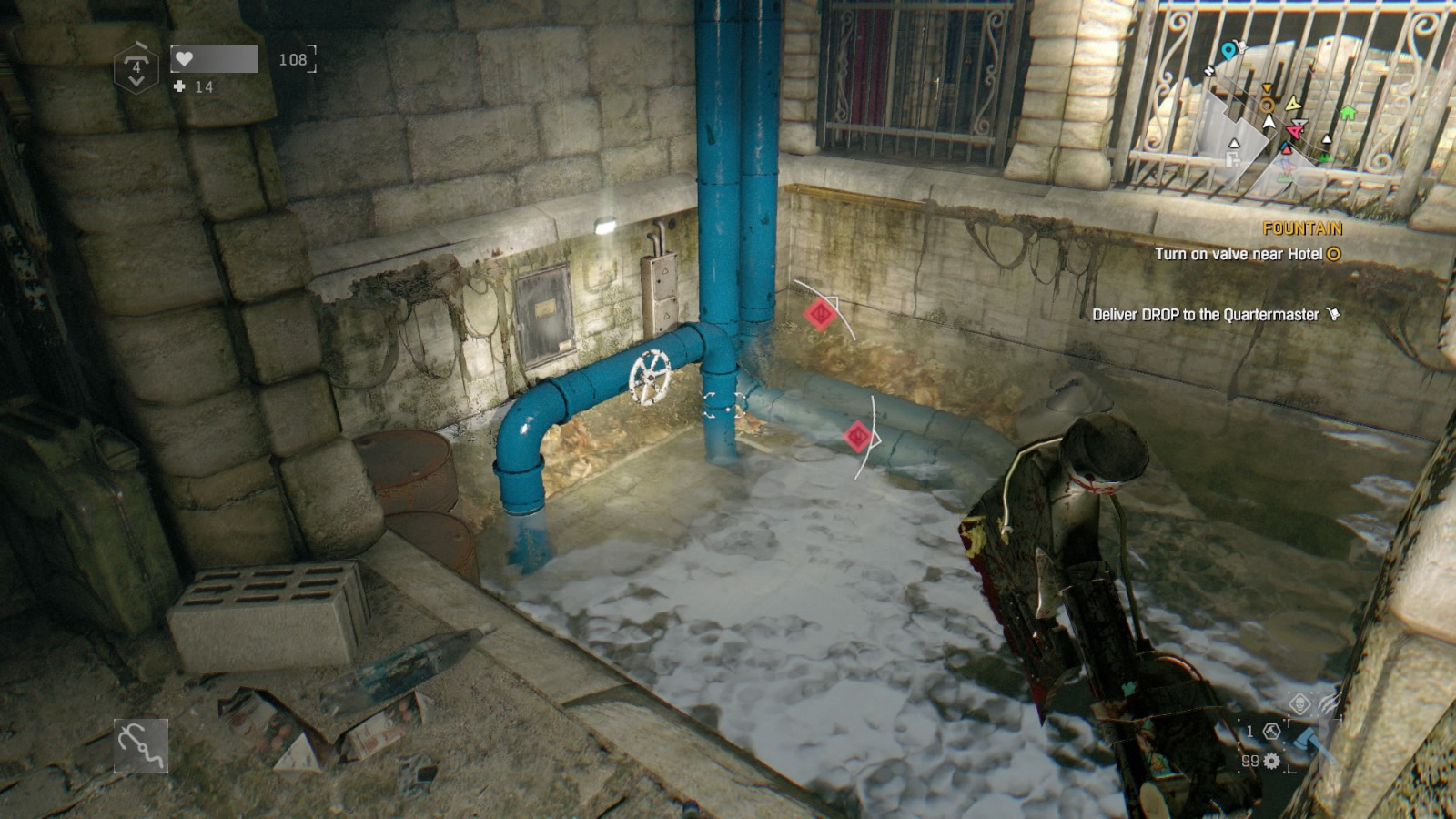Select the player arrow in the minimap center
The height and width of the screenshot is (819, 1456).
tap(1269, 121)
